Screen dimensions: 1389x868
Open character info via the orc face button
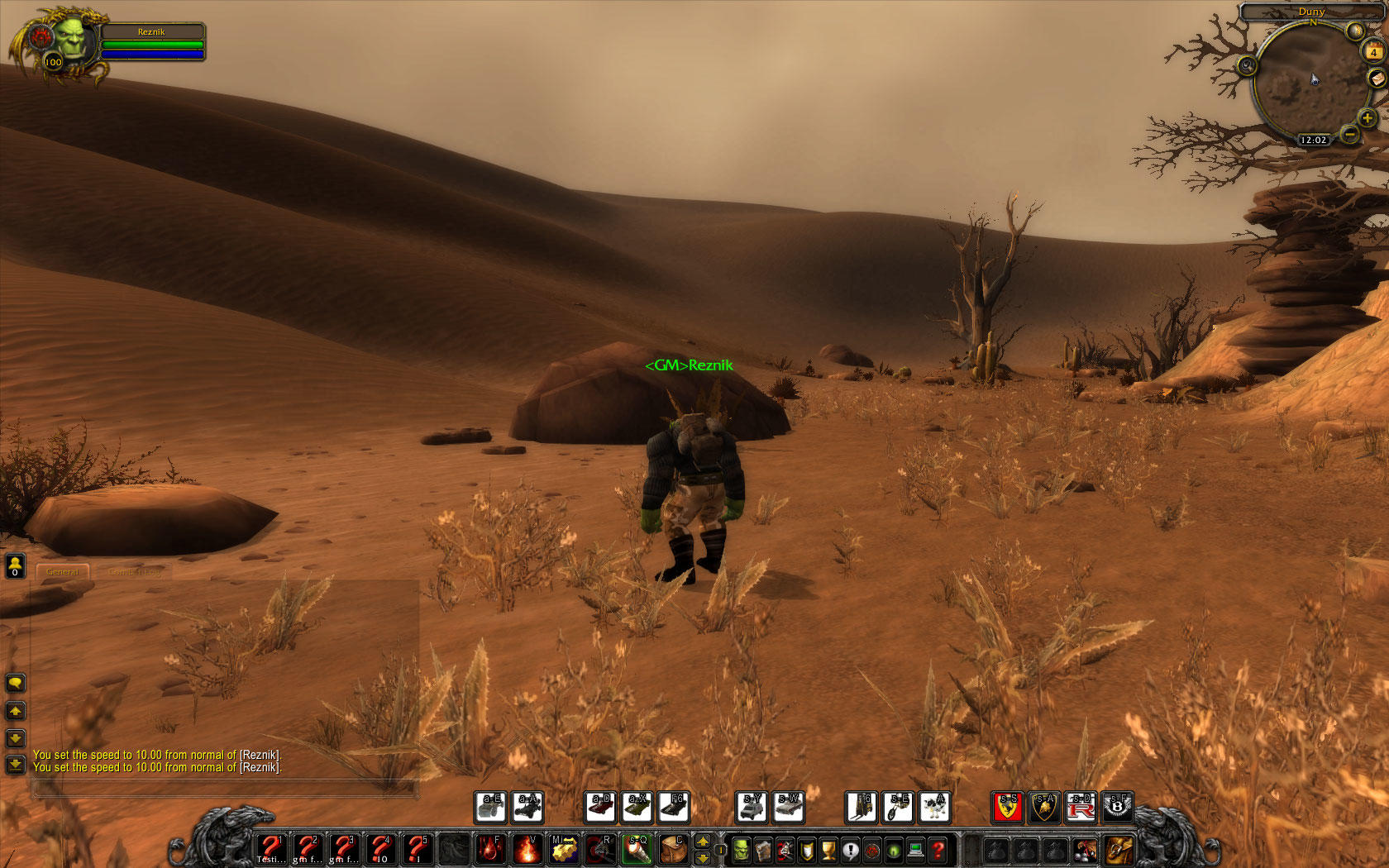click(x=742, y=851)
